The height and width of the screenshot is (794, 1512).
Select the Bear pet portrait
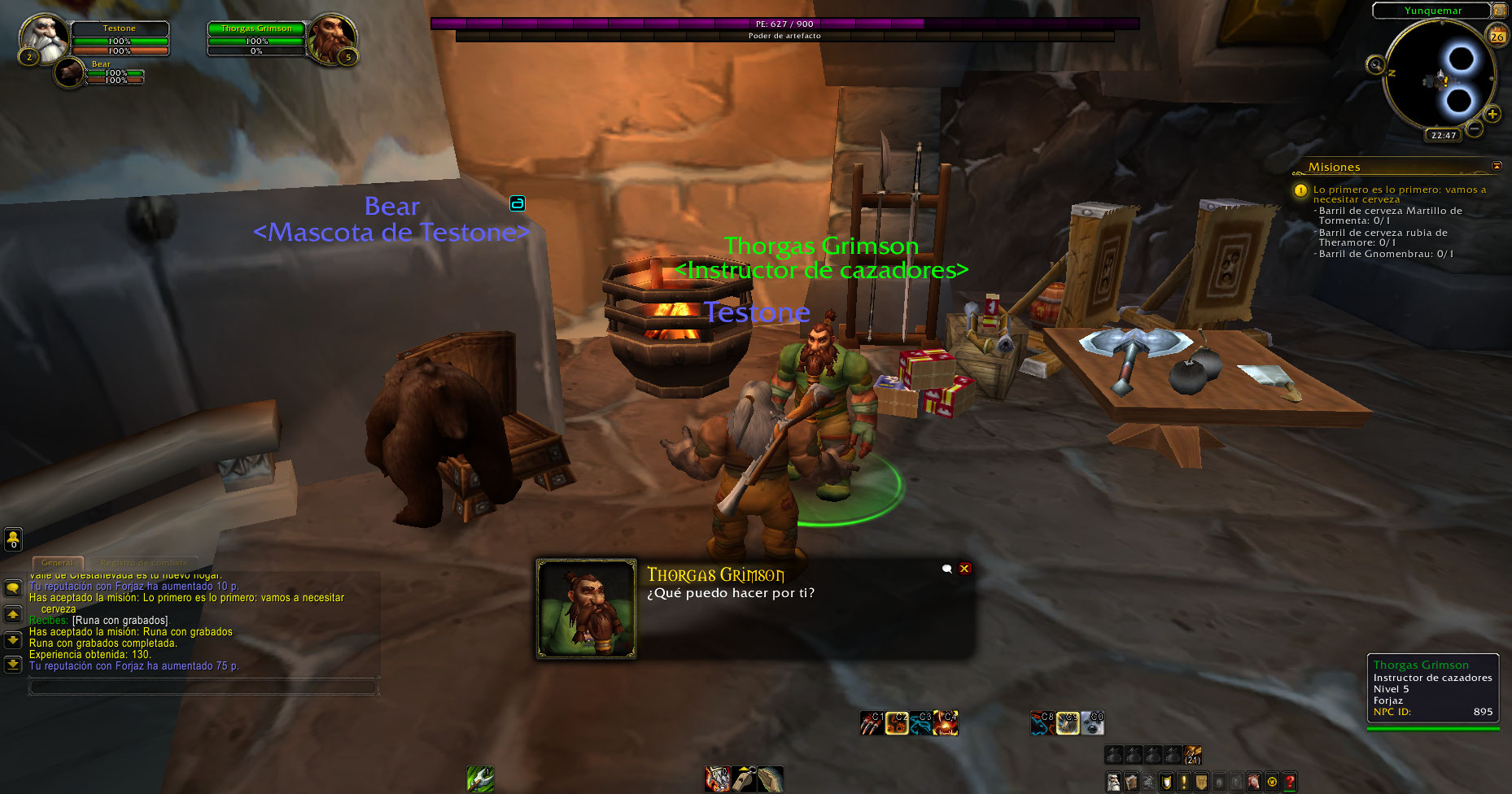[70, 73]
